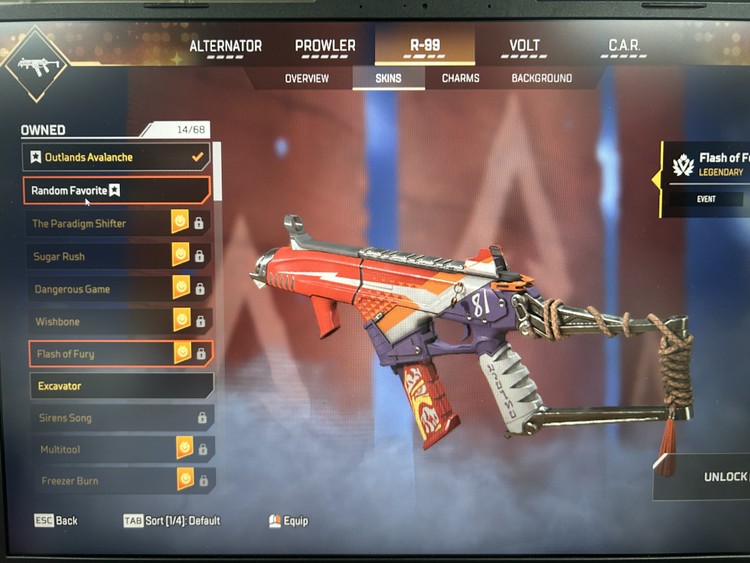Go back using the Back button
750x563 pixels.
[x=56, y=521]
